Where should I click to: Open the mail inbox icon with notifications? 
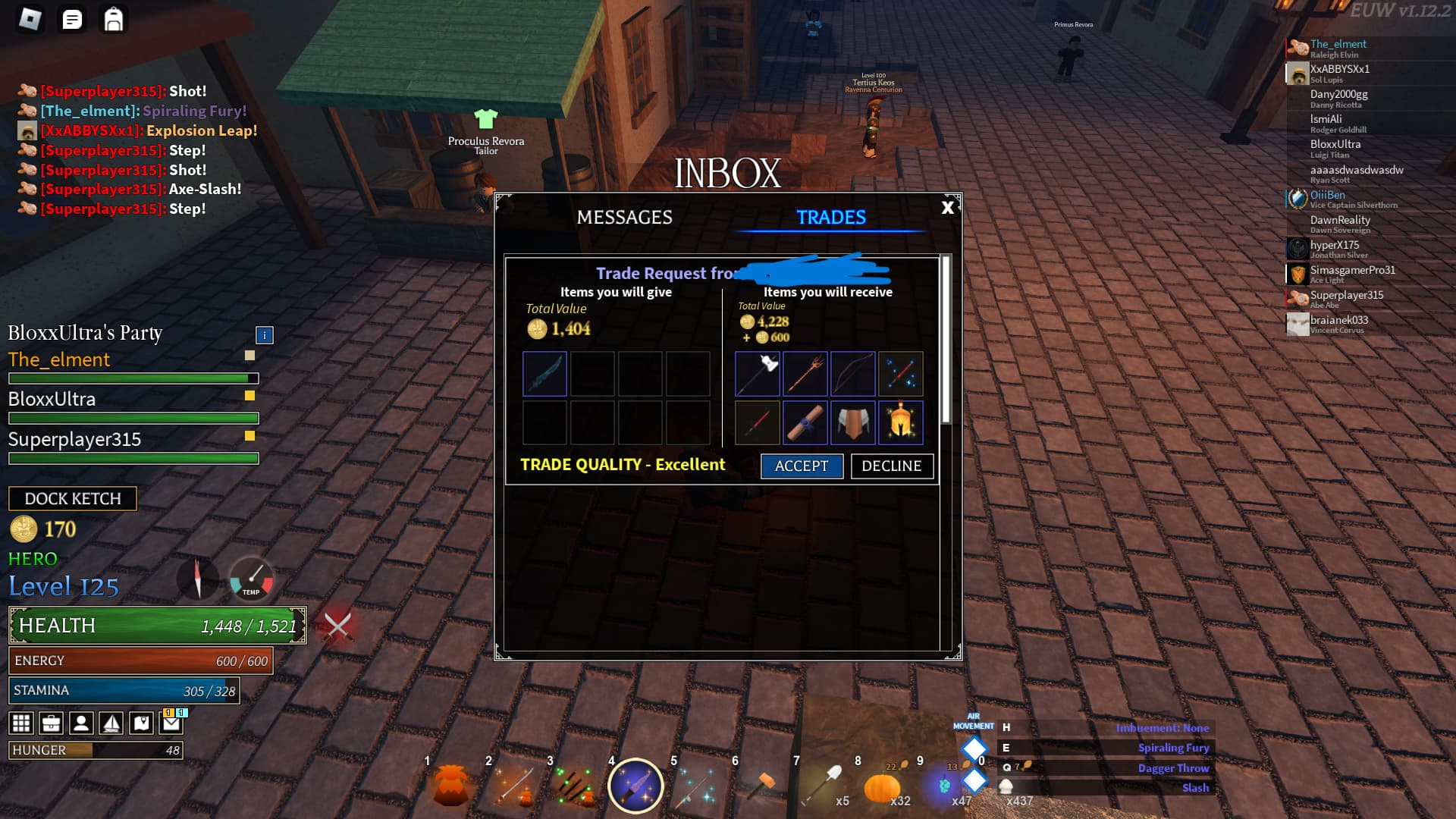point(171,723)
